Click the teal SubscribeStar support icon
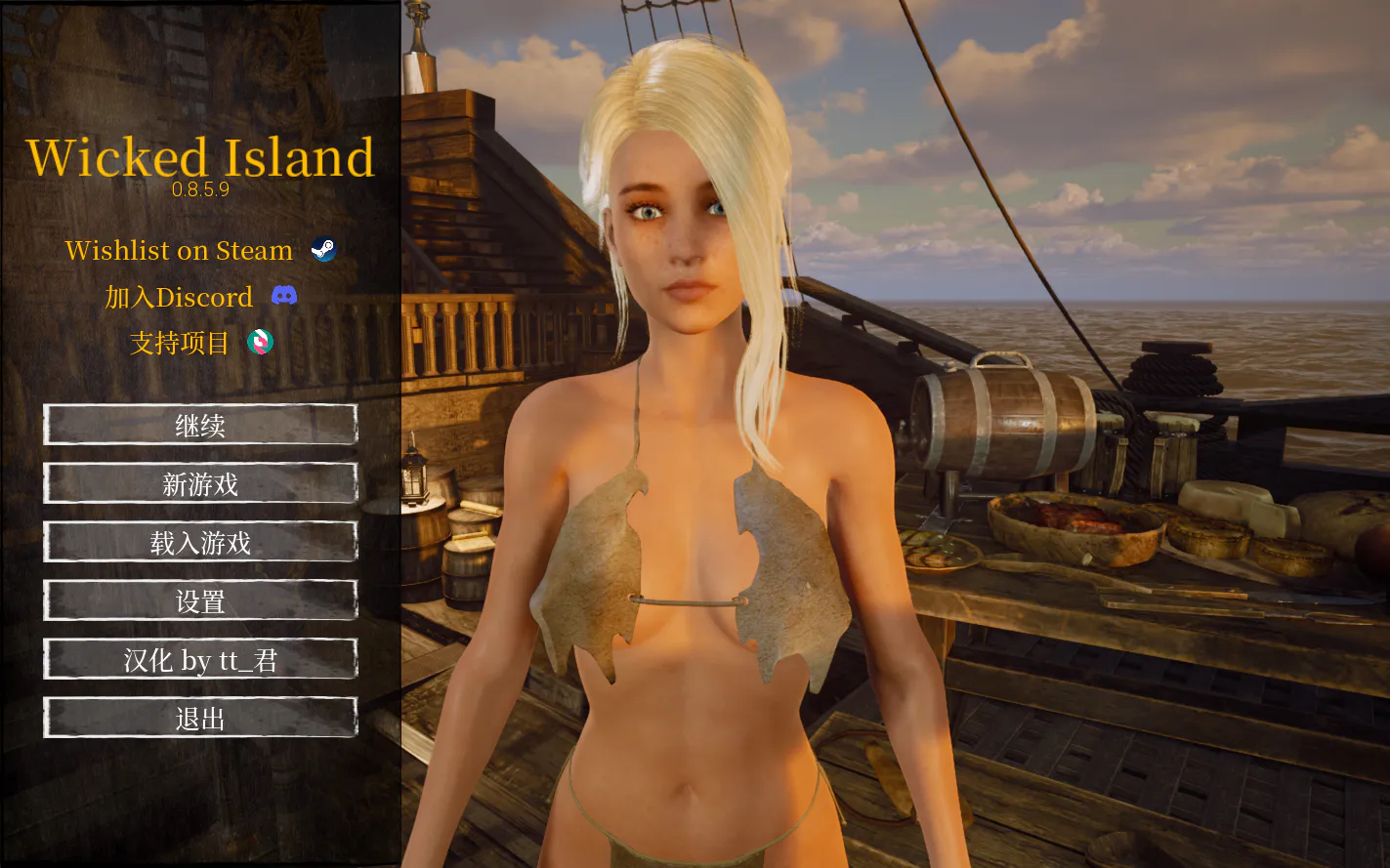The image size is (1390, 868). click(x=260, y=343)
